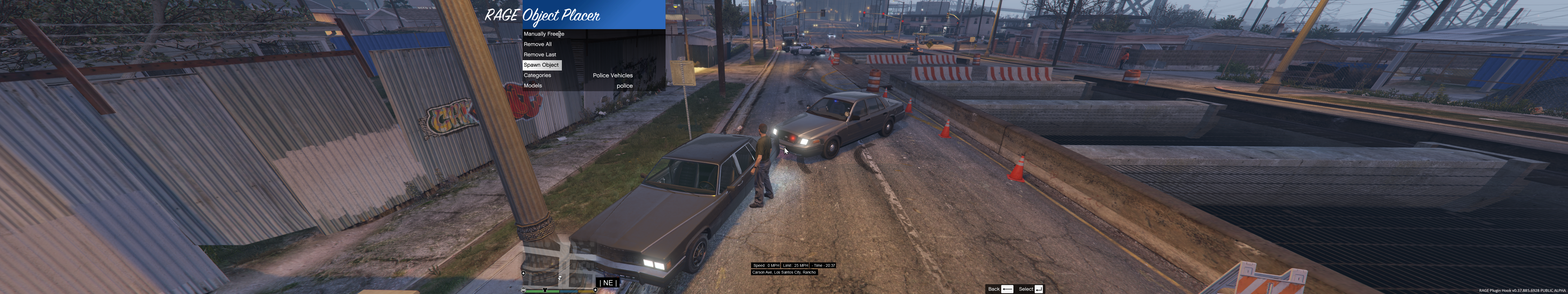Click the Remove Last option
The image size is (1568, 294).
pos(540,55)
